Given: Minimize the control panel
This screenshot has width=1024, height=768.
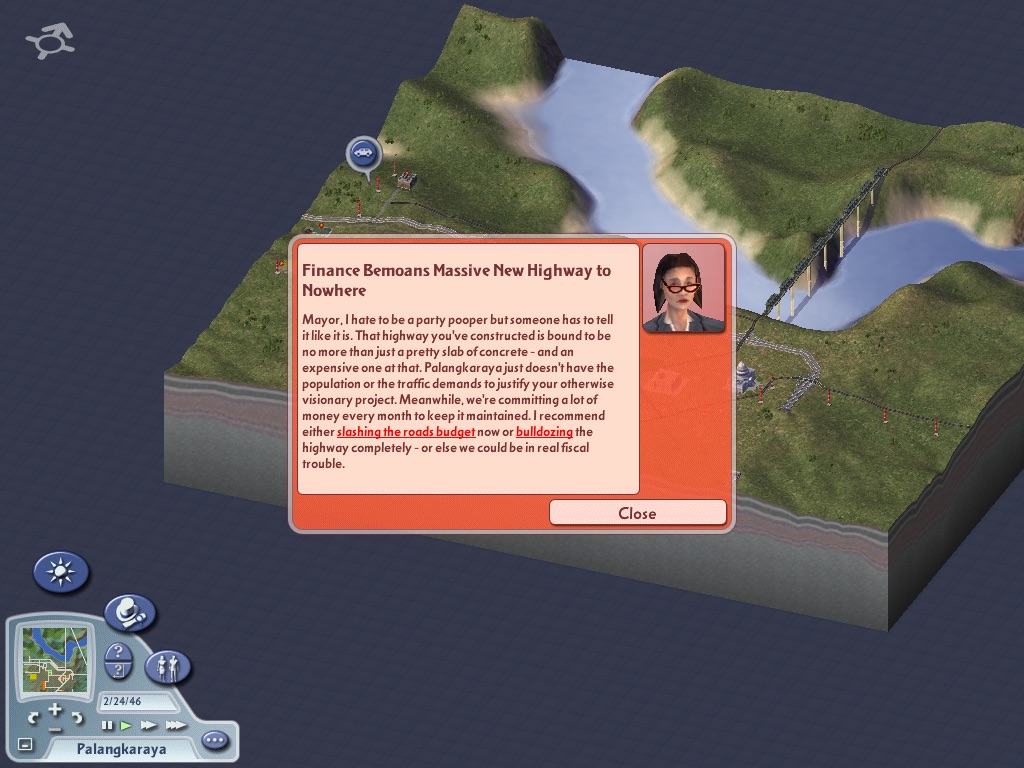Looking at the screenshot, I should (x=25, y=745).
